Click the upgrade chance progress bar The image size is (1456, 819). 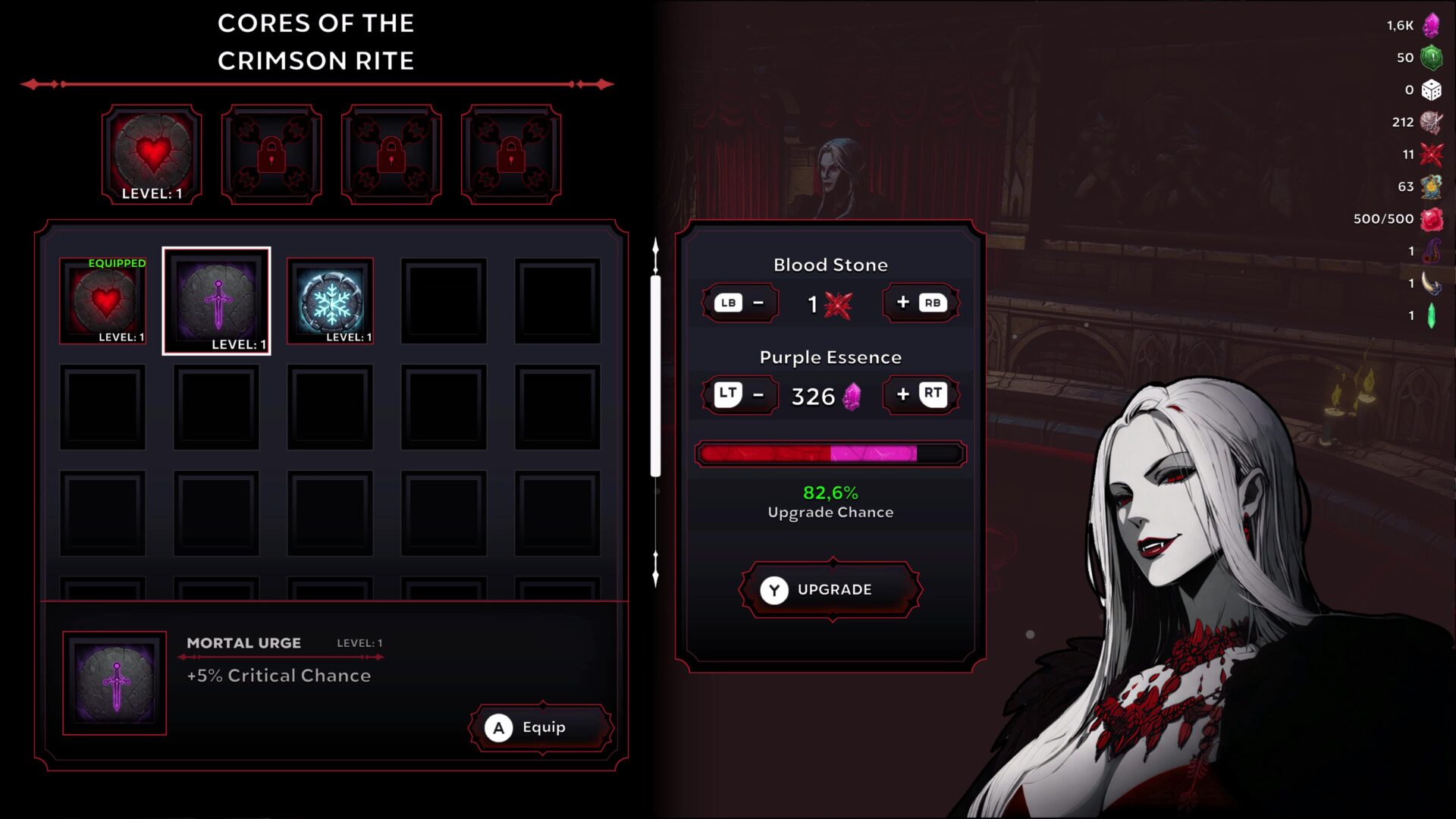[830, 453]
